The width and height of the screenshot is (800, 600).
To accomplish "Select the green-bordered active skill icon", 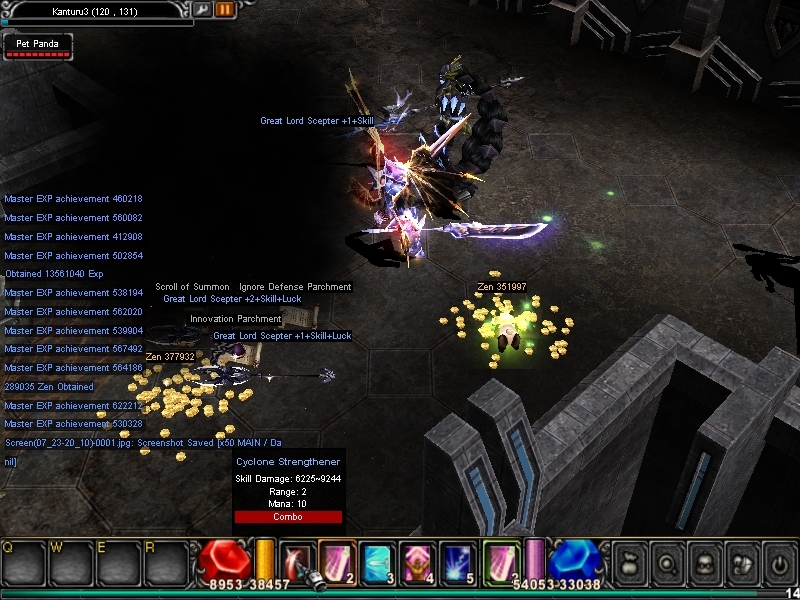I will (x=500, y=559).
